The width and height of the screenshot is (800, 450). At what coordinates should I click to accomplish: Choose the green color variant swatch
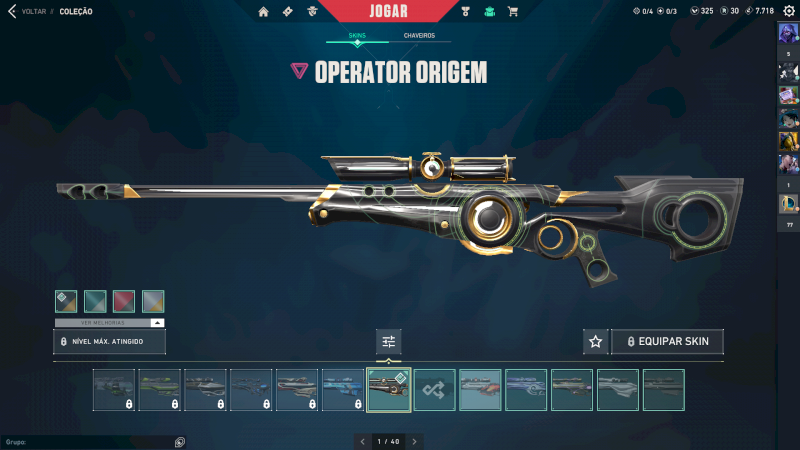coord(95,301)
